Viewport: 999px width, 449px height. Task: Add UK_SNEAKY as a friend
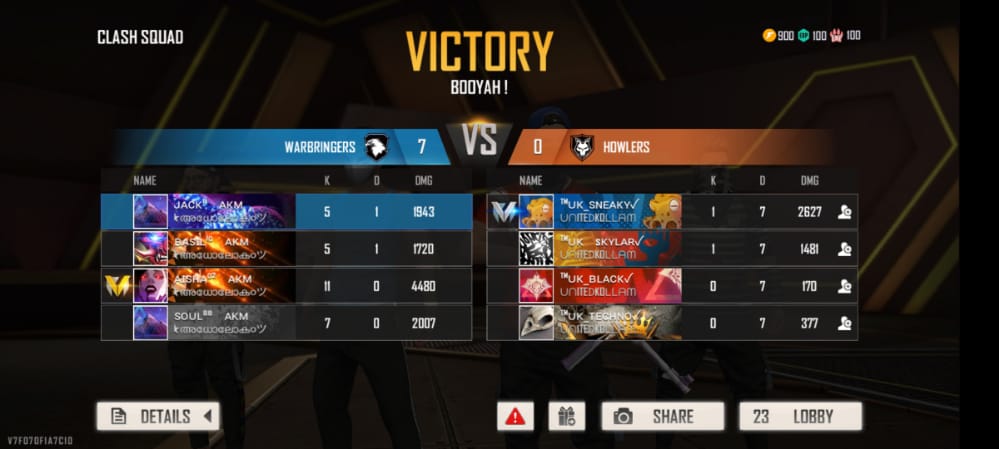point(844,211)
